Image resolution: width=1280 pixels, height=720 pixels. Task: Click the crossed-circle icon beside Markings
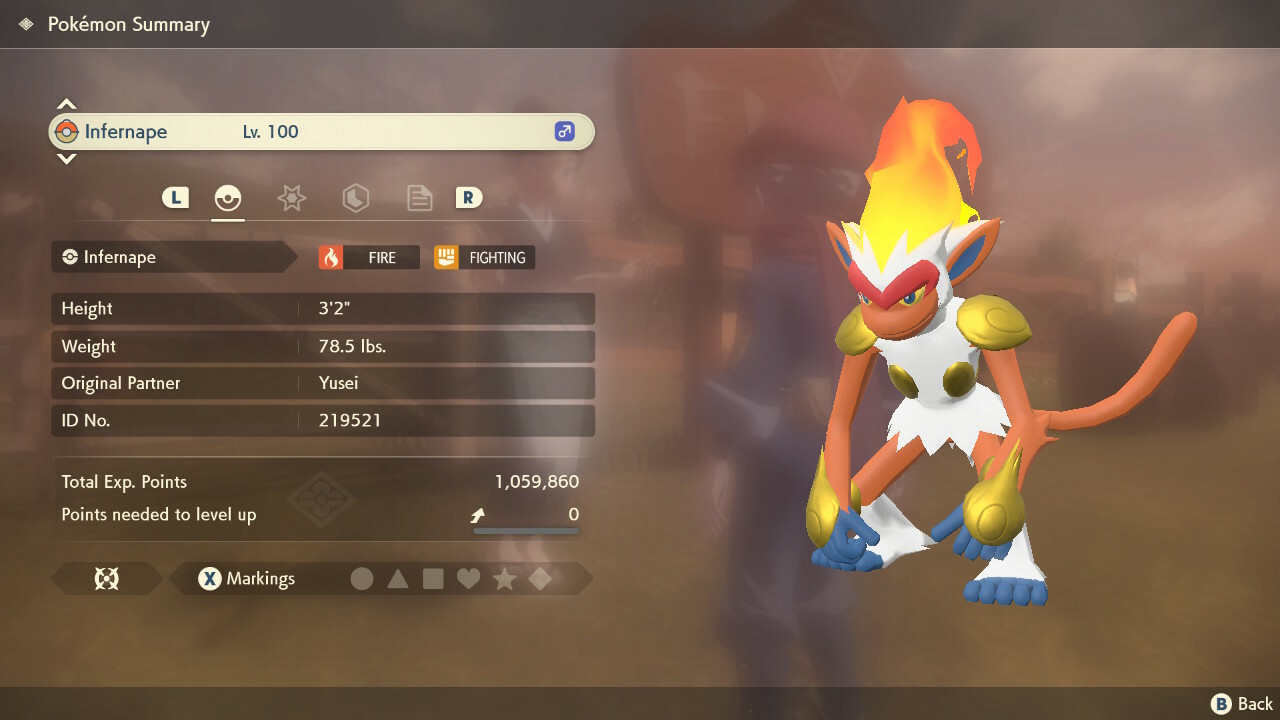pyautogui.click(x=106, y=579)
